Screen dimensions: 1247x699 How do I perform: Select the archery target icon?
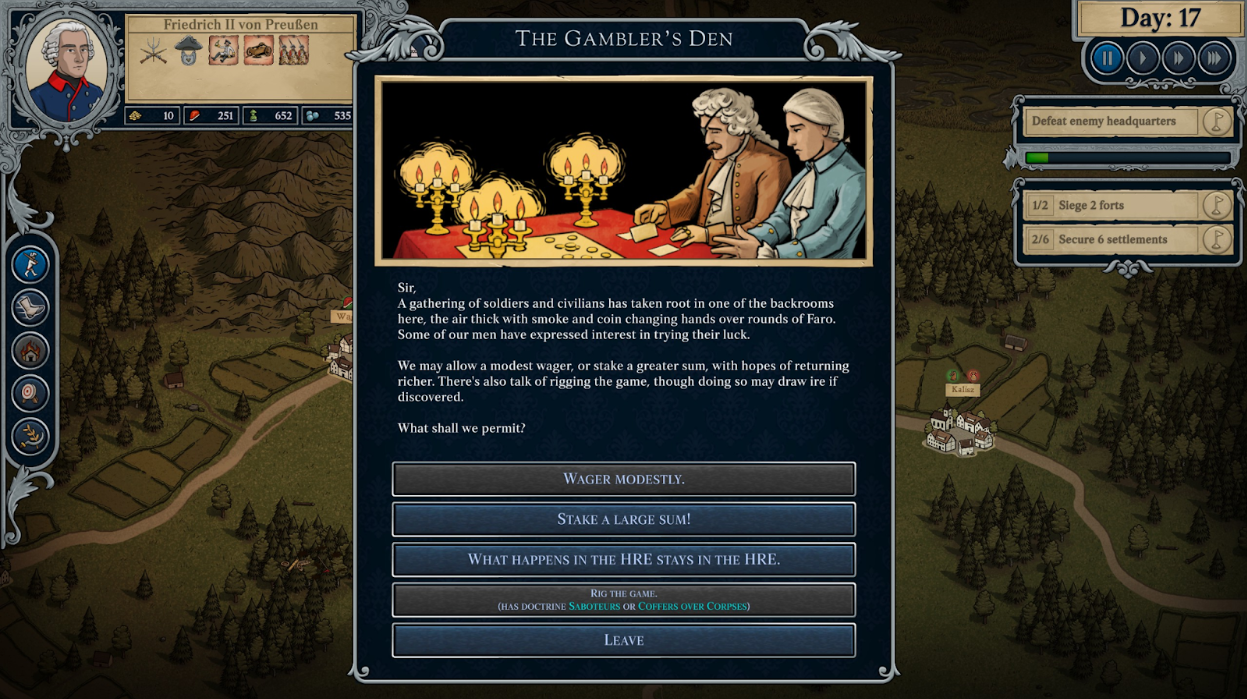tap(31, 394)
